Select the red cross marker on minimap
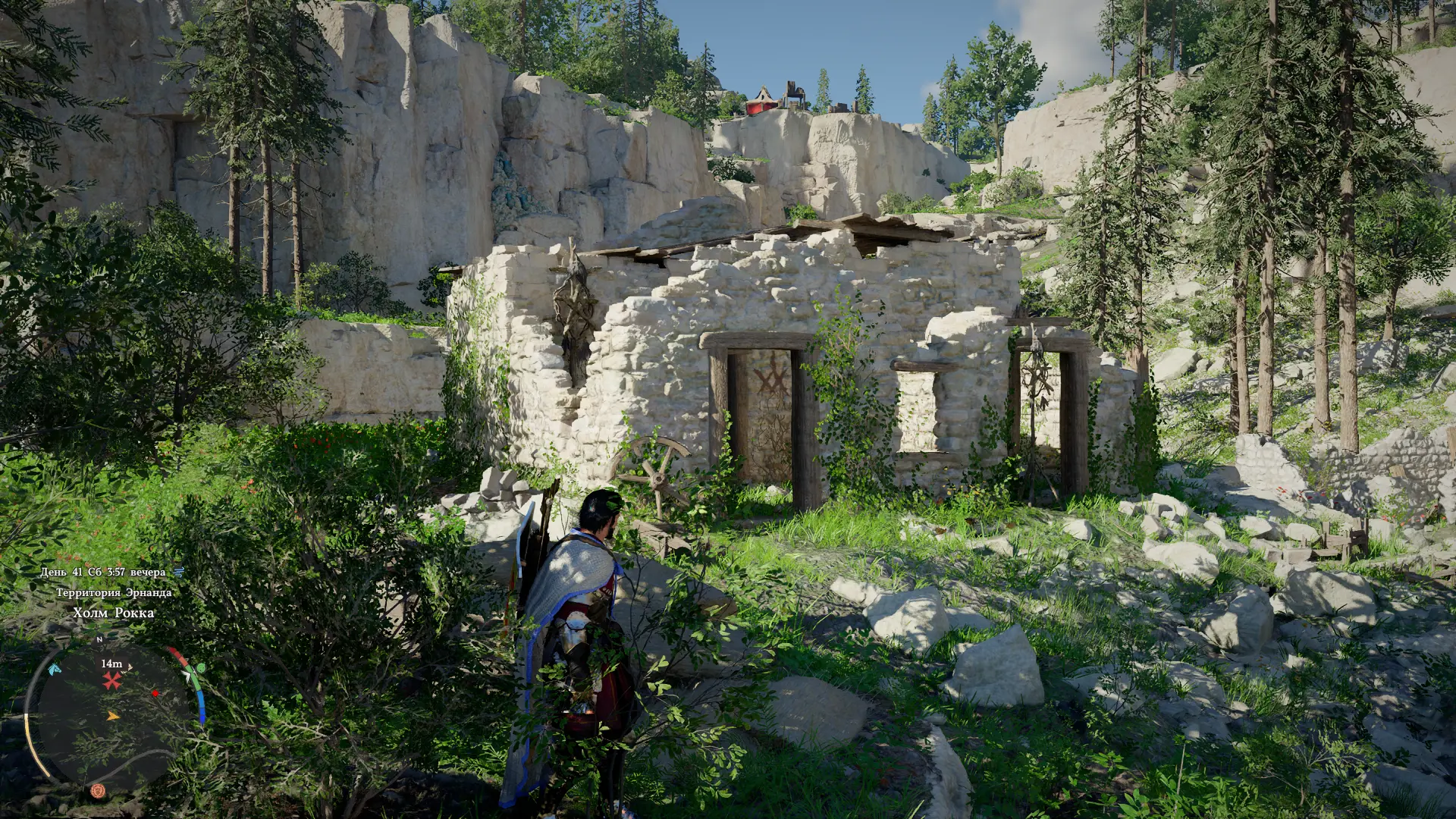This screenshot has width=1456, height=819. (x=112, y=680)
